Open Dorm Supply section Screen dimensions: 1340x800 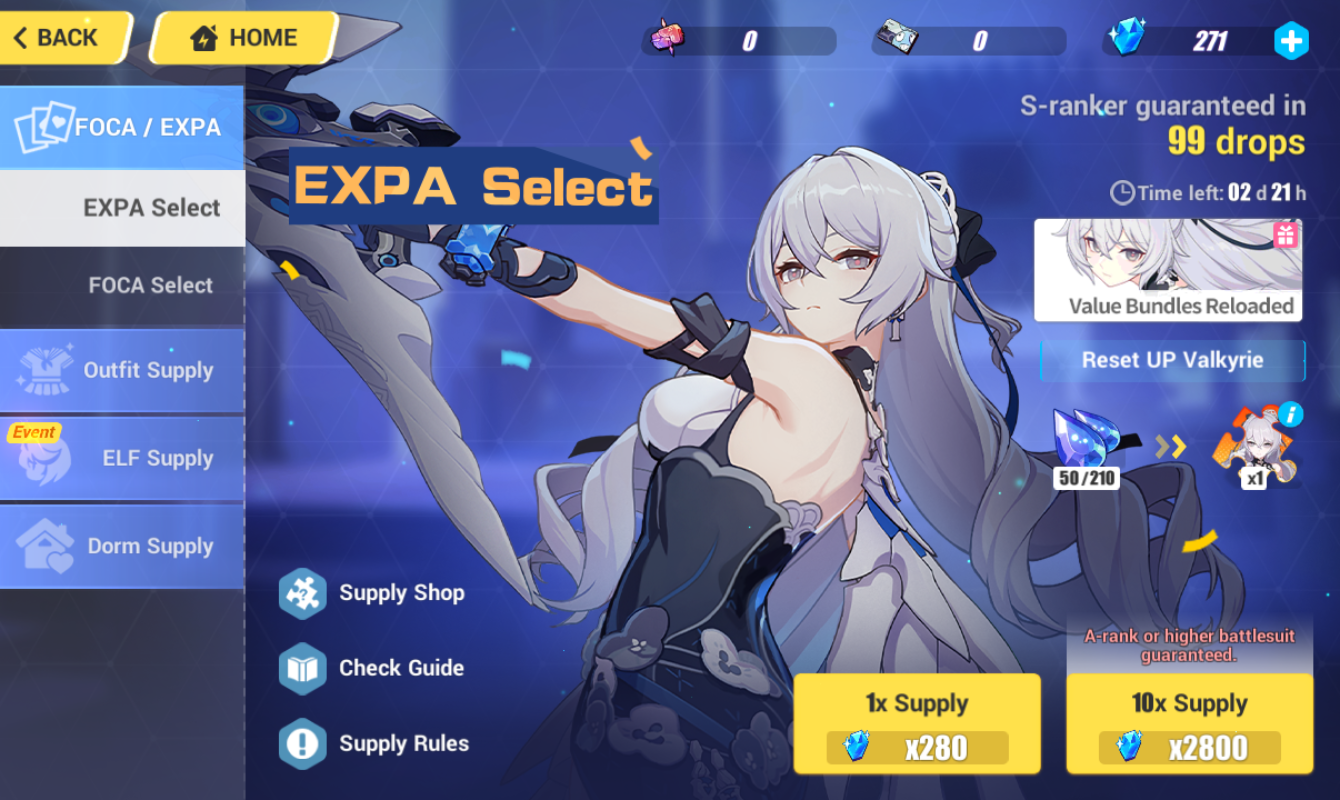(x=122, y=546)
